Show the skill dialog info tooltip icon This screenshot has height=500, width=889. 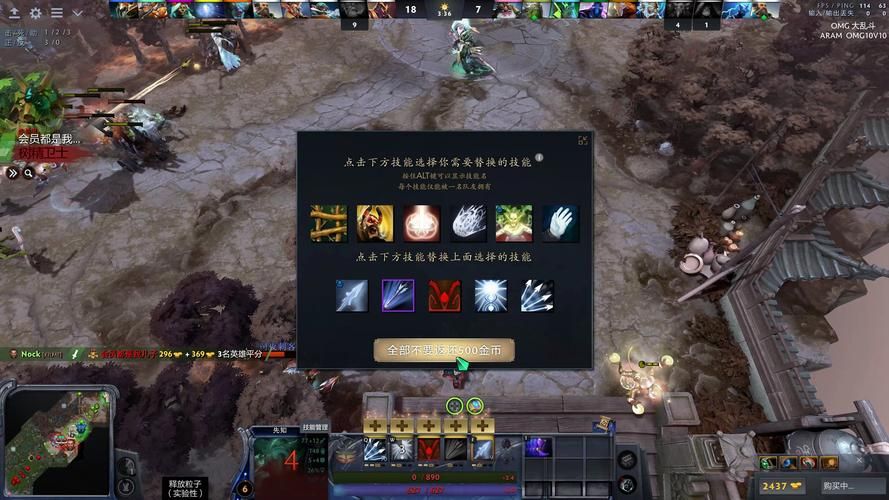click(539, 157)
